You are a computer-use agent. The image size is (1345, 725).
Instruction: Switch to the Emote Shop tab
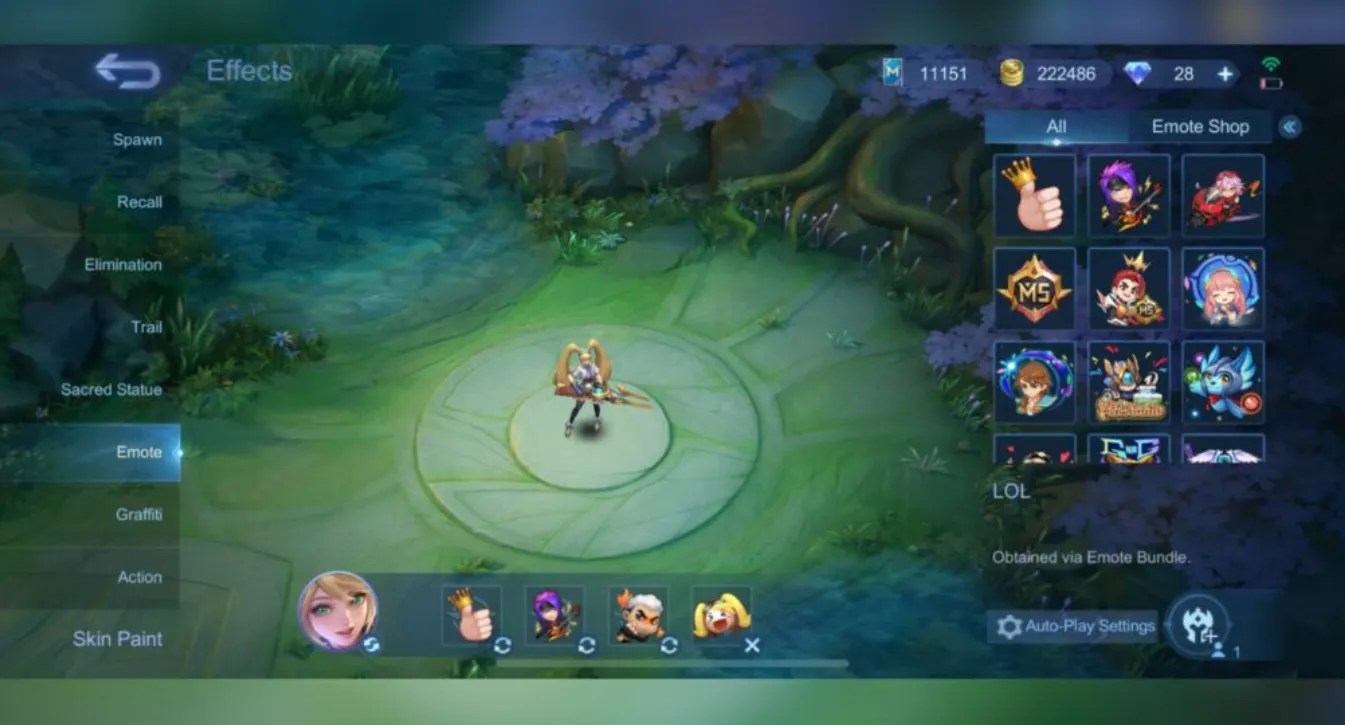click(1198, 126)
